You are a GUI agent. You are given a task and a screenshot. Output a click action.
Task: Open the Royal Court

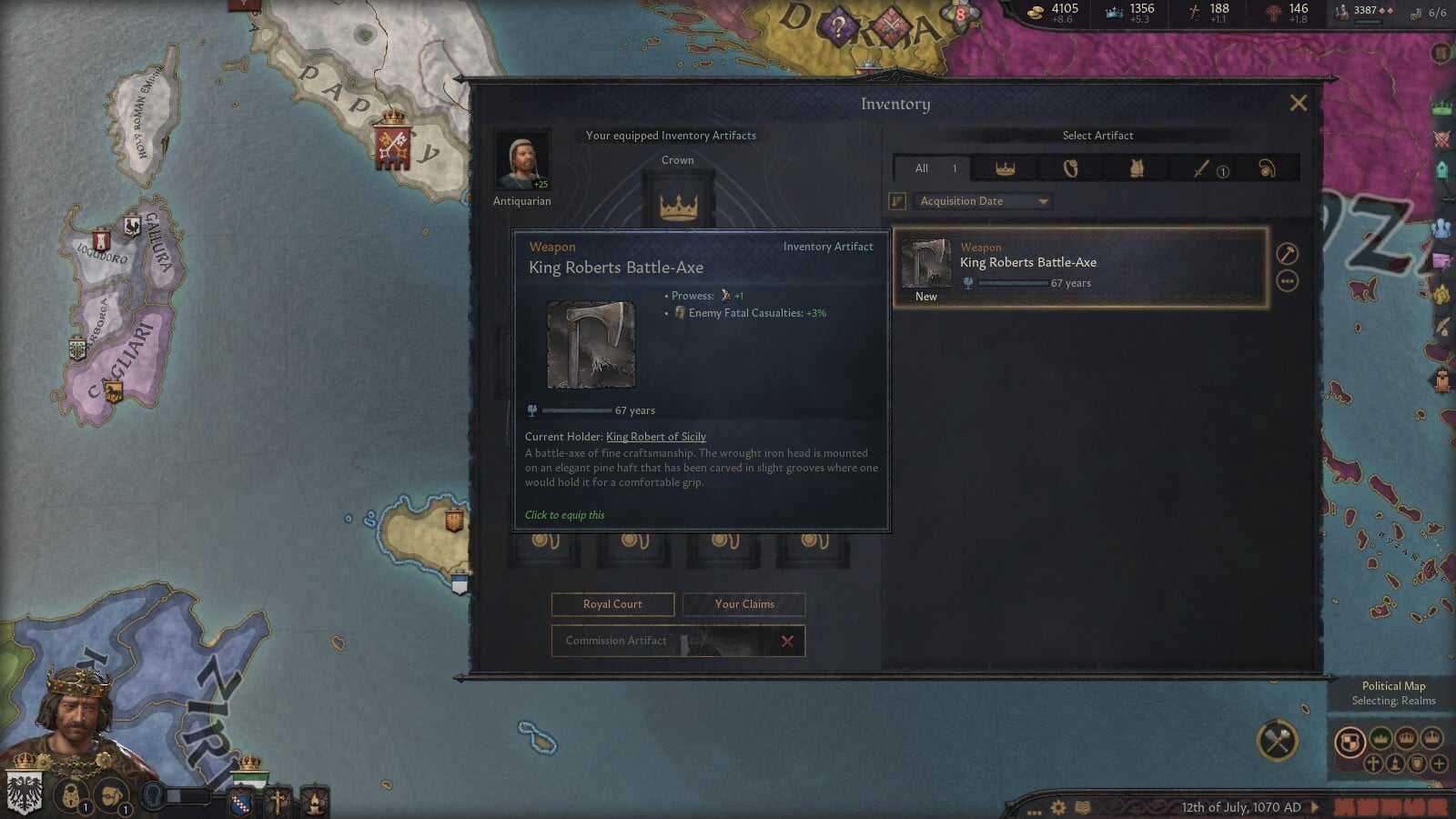[612, 604]
